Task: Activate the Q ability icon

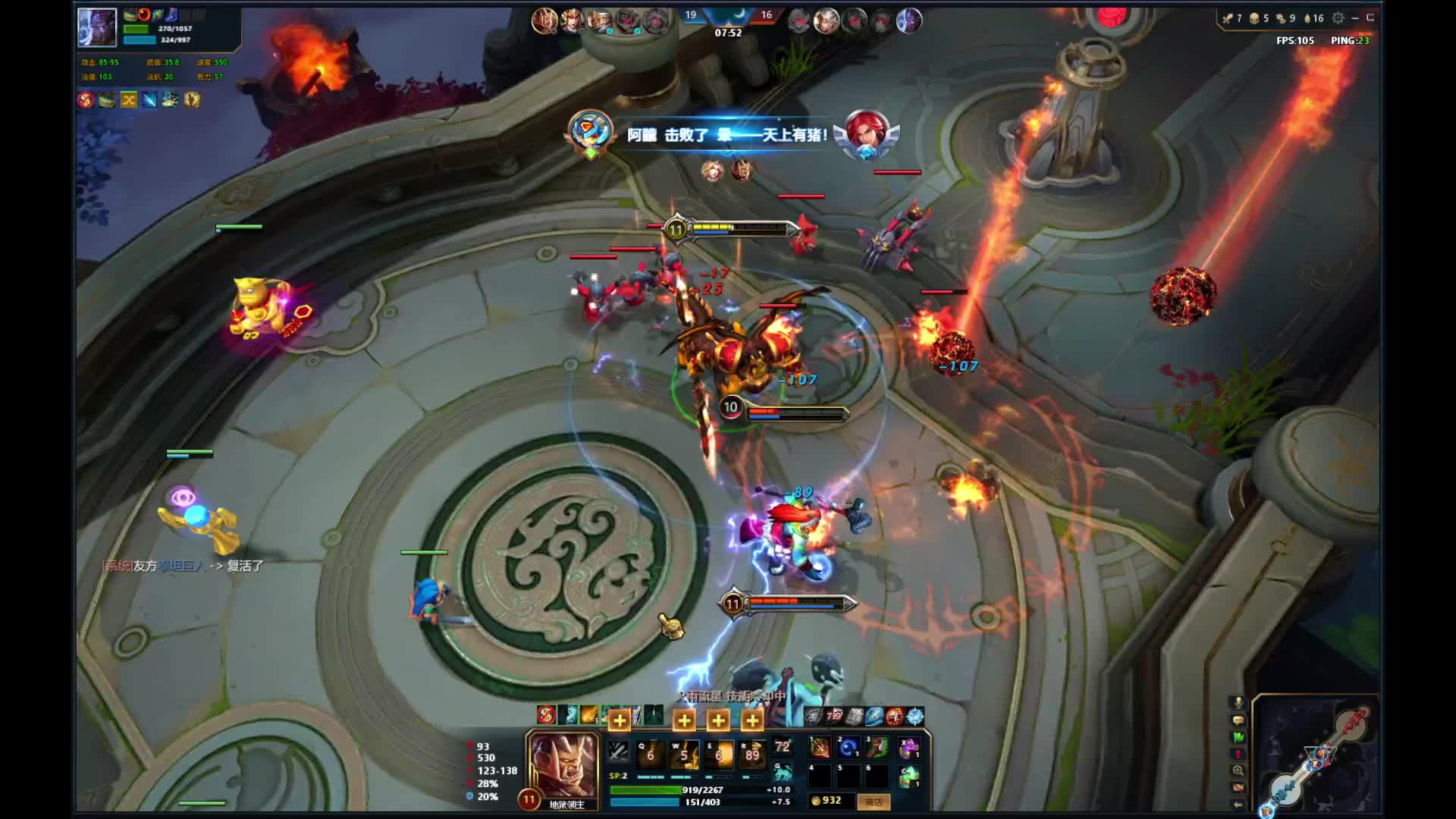Action: click(x=651, y=754)
